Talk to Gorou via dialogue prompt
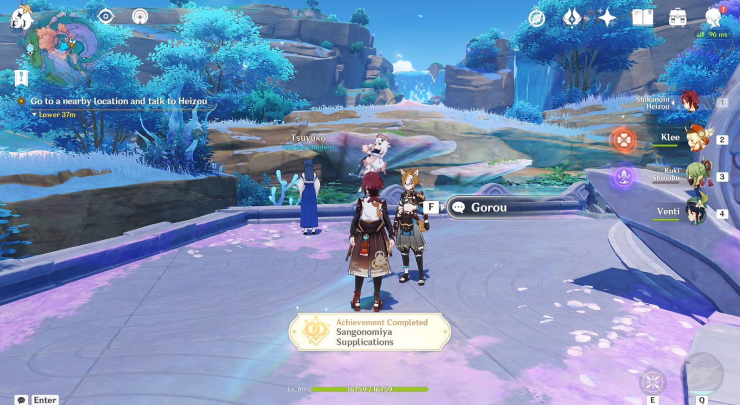This screenshot has height=405, width=740. coord(490,207)
